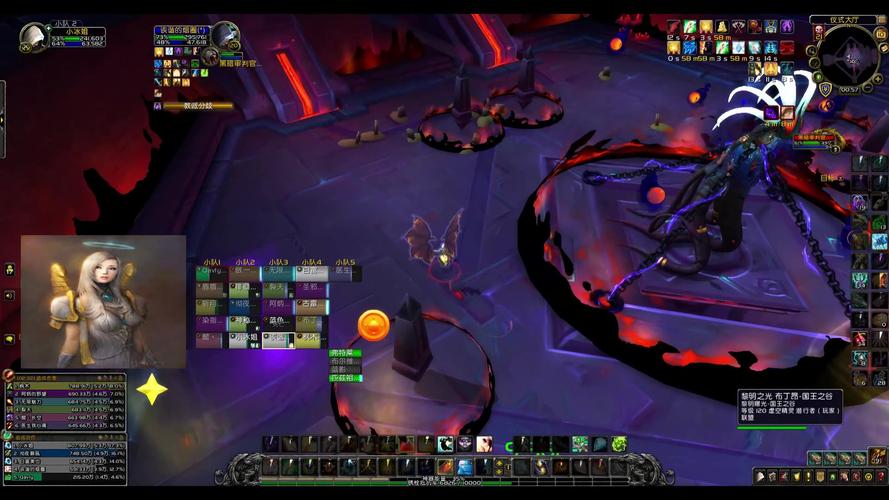This screenshot has width=889, height=500.
Task: Select the 弗特莫 name bar
Action: tap(344, 353)
